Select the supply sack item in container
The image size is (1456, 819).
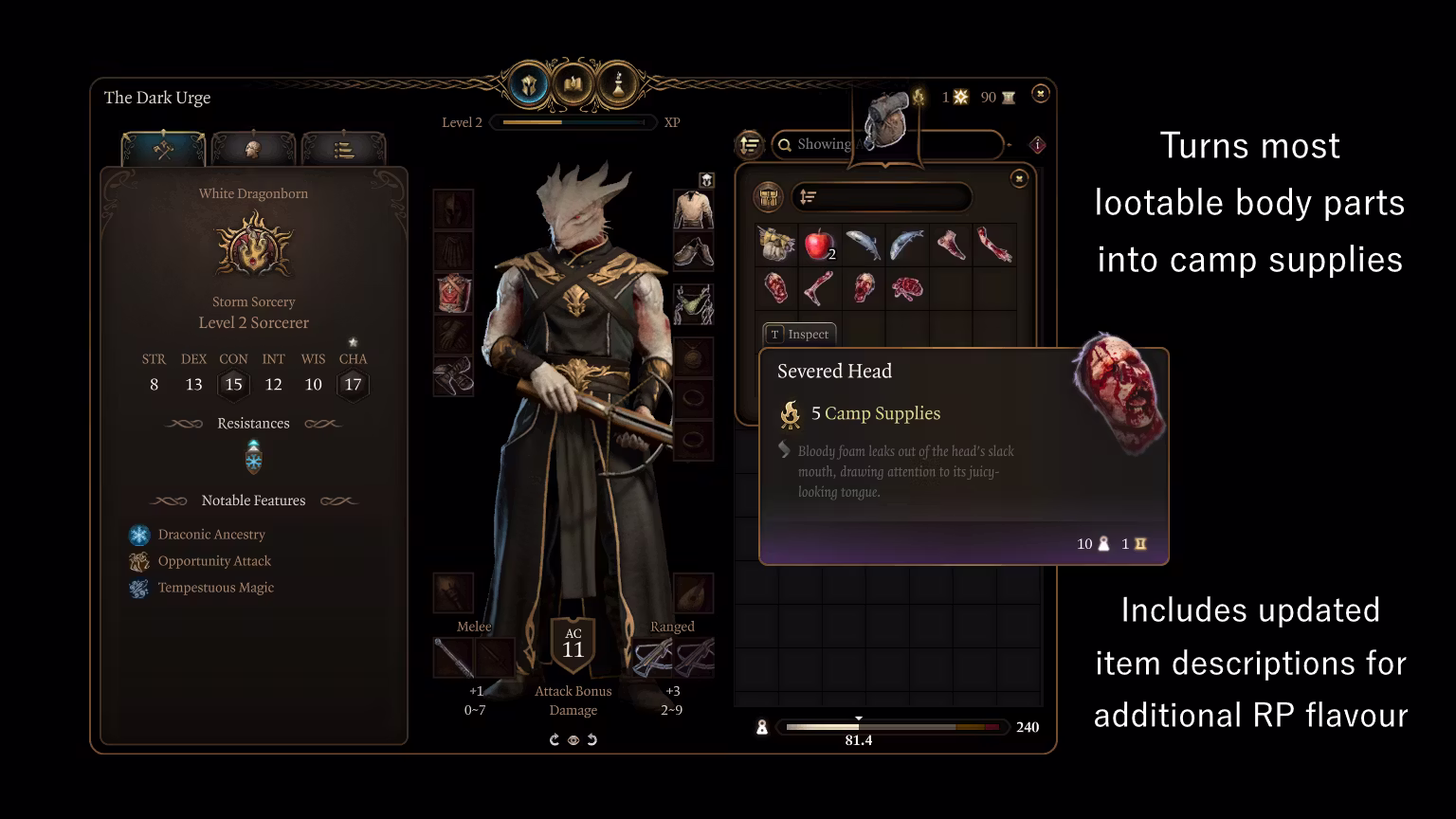776,245
